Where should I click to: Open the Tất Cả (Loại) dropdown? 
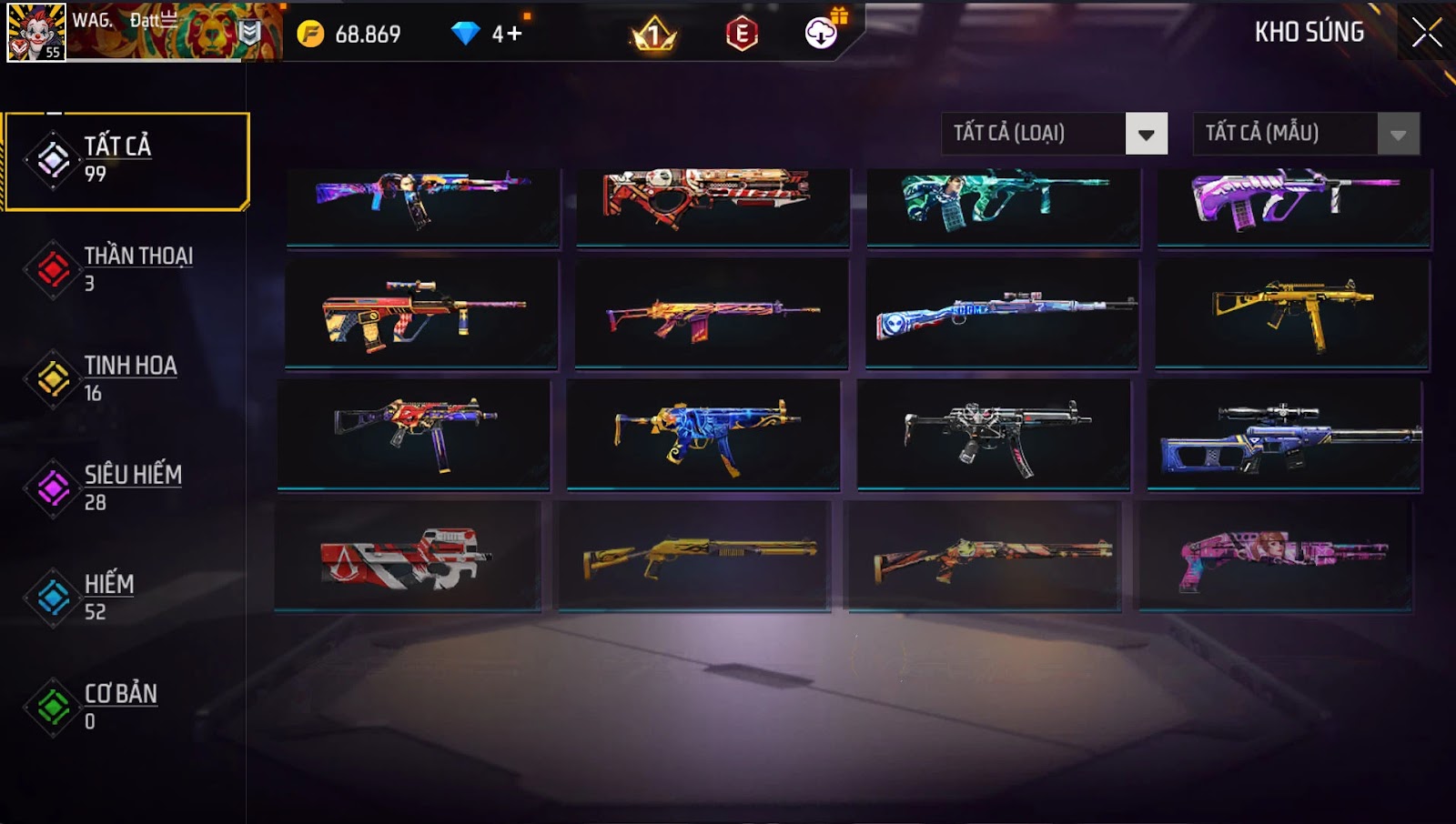point(1146,135)
